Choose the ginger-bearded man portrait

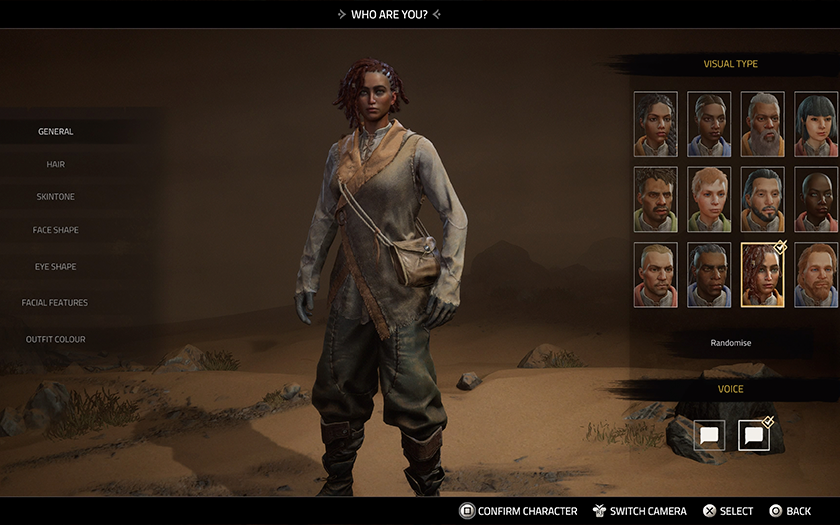click(816, 275)
